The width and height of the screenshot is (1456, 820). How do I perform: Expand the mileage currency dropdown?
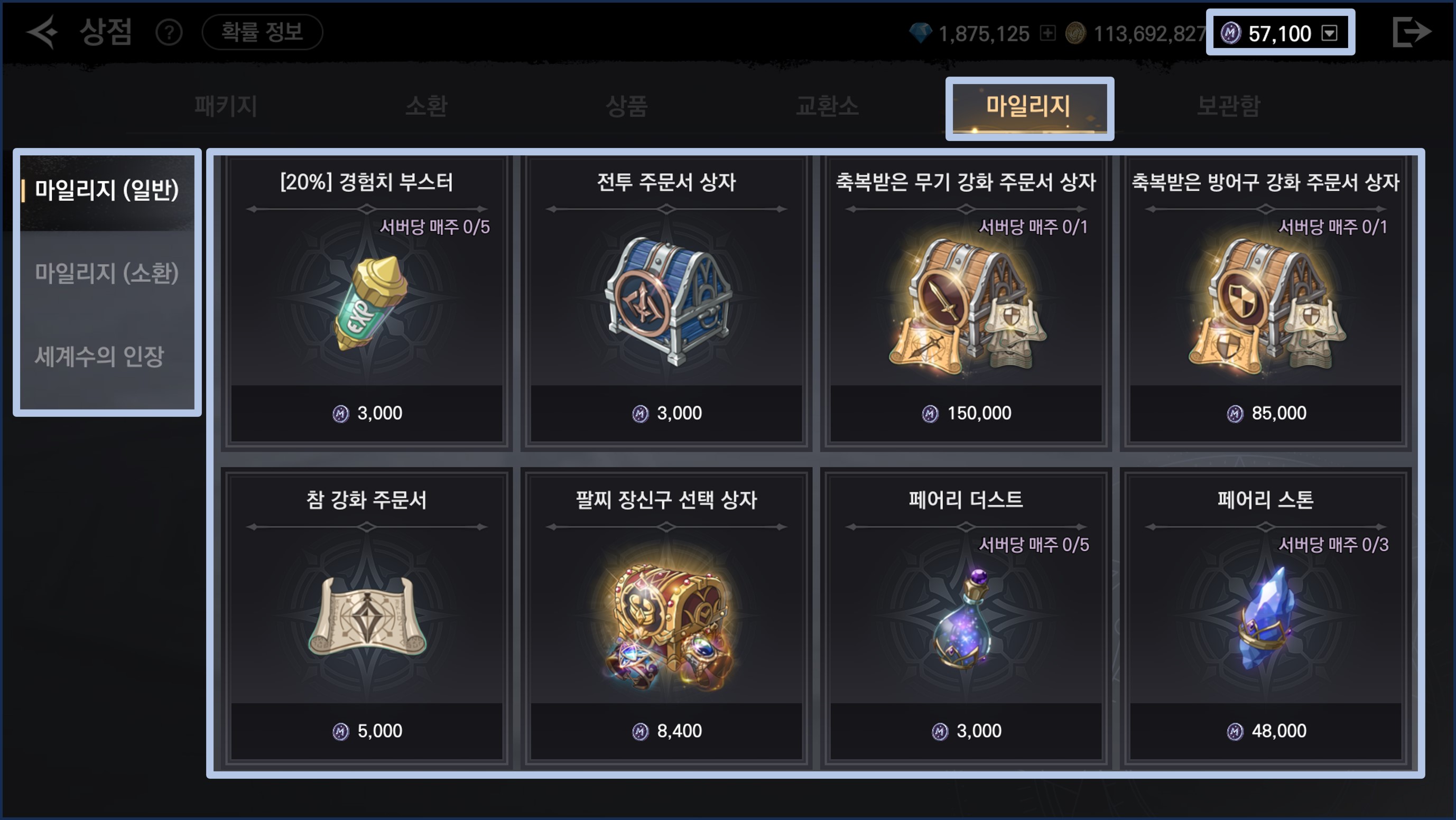click(1329, 33)
